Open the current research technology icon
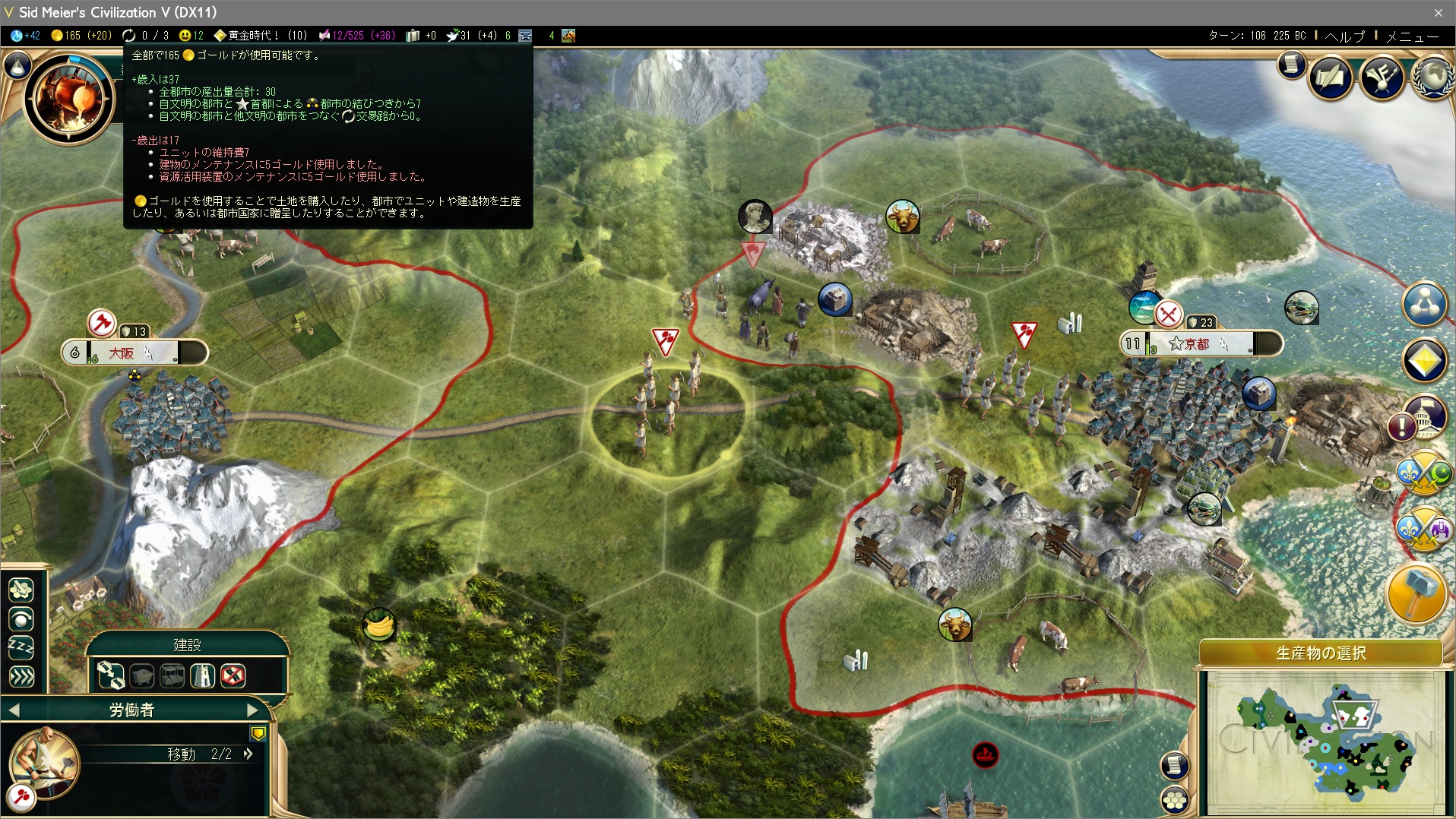This screenshot has height=819, width=1456. coord(70,97)
